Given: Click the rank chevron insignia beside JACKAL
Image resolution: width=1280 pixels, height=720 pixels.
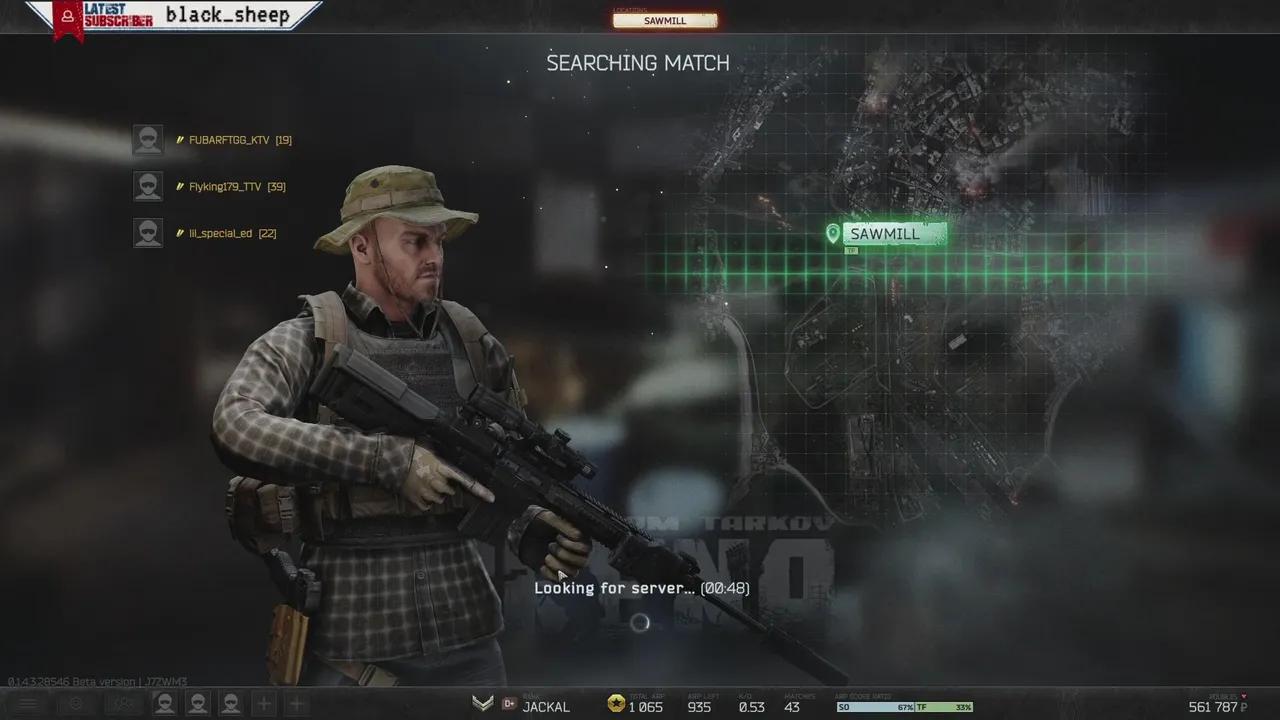Looking at the screenshot, I should [482, 704].
